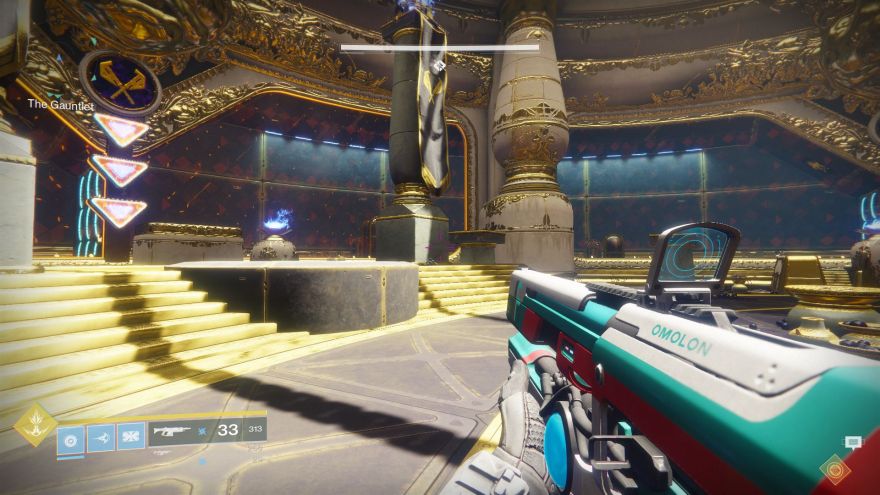Trigger the class ability icon
The image size is (880, 495).
click(x=130, y=438)
